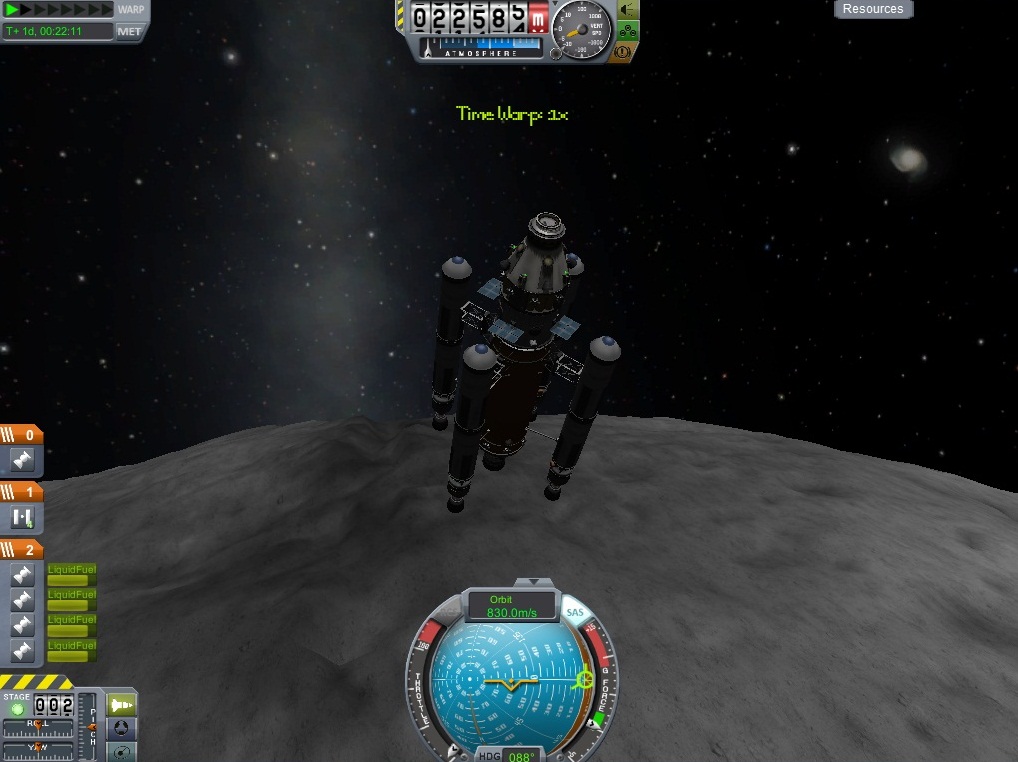The image size is (1018, 762).
Task: Toggle the brakes button
Action: pyautogui.click(x=629, y=50)
